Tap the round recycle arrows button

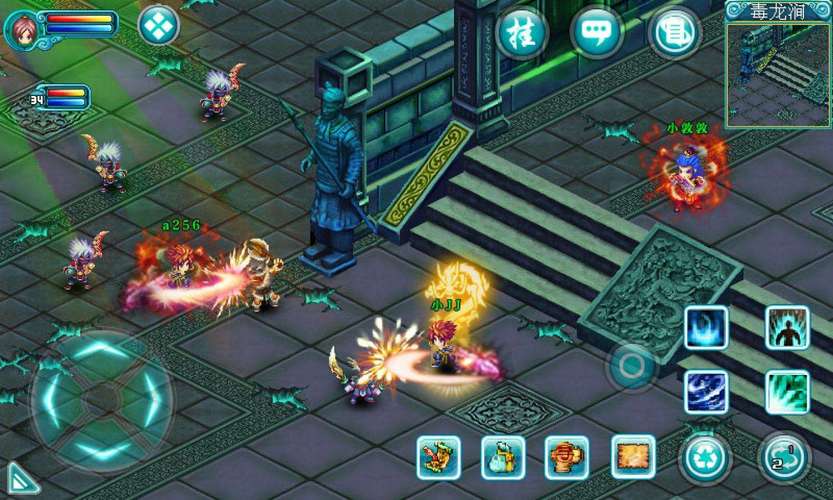[705, 459]
